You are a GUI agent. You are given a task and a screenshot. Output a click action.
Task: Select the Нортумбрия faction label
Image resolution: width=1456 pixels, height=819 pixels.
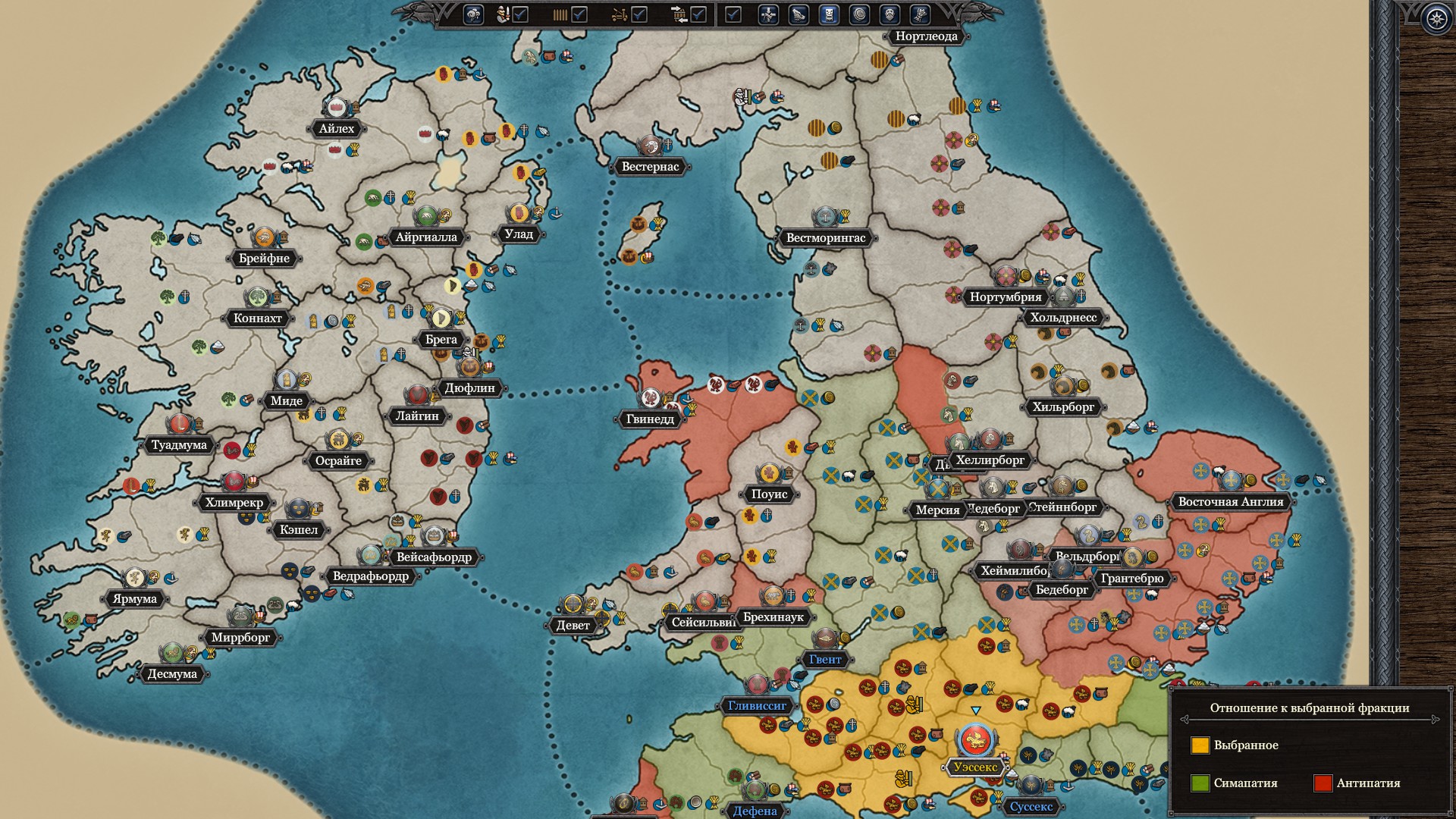[x=1005, y=297]
